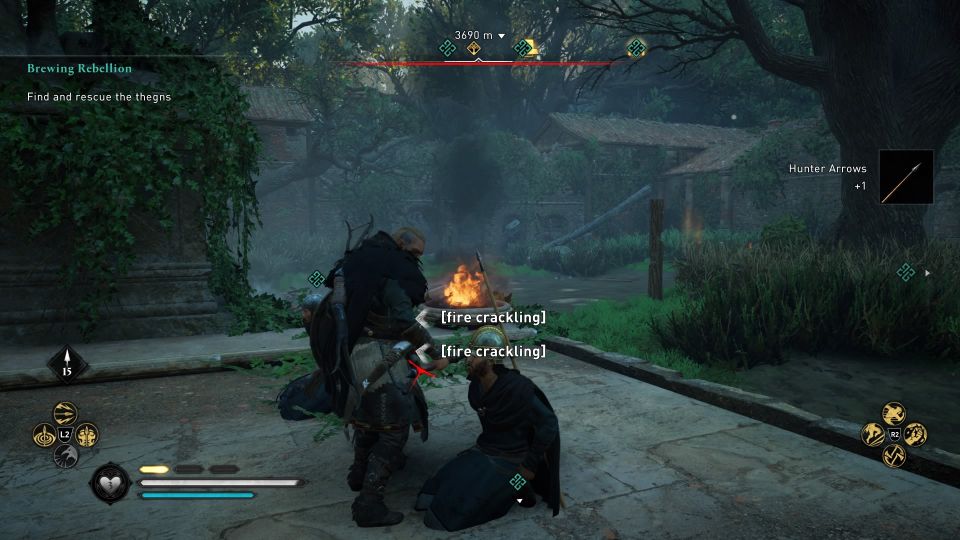Select the teal knot marker above kneeling thegn
960x540 pixels.
518,482
